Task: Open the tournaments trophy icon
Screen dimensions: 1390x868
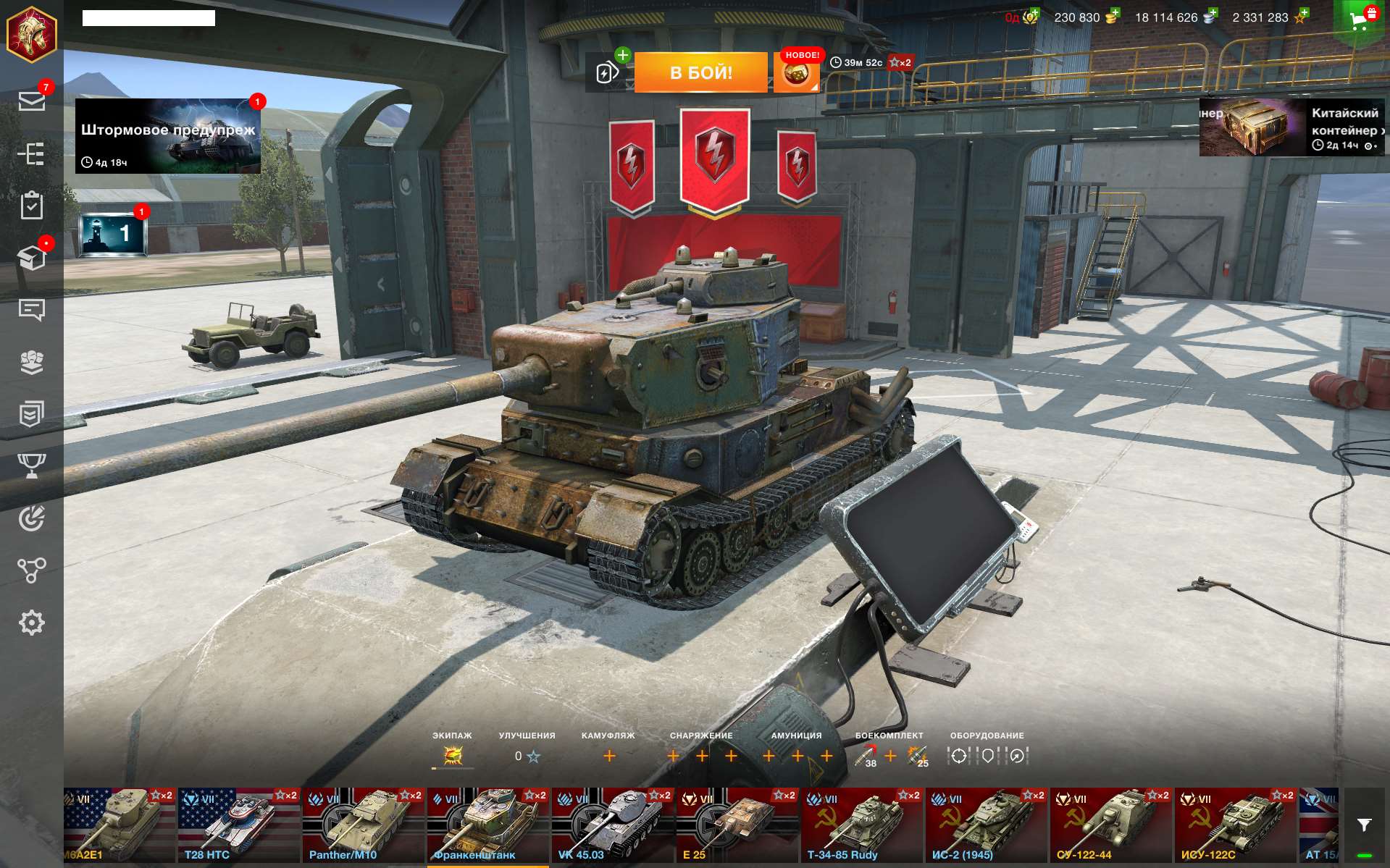Action: [x=32, y=467]
